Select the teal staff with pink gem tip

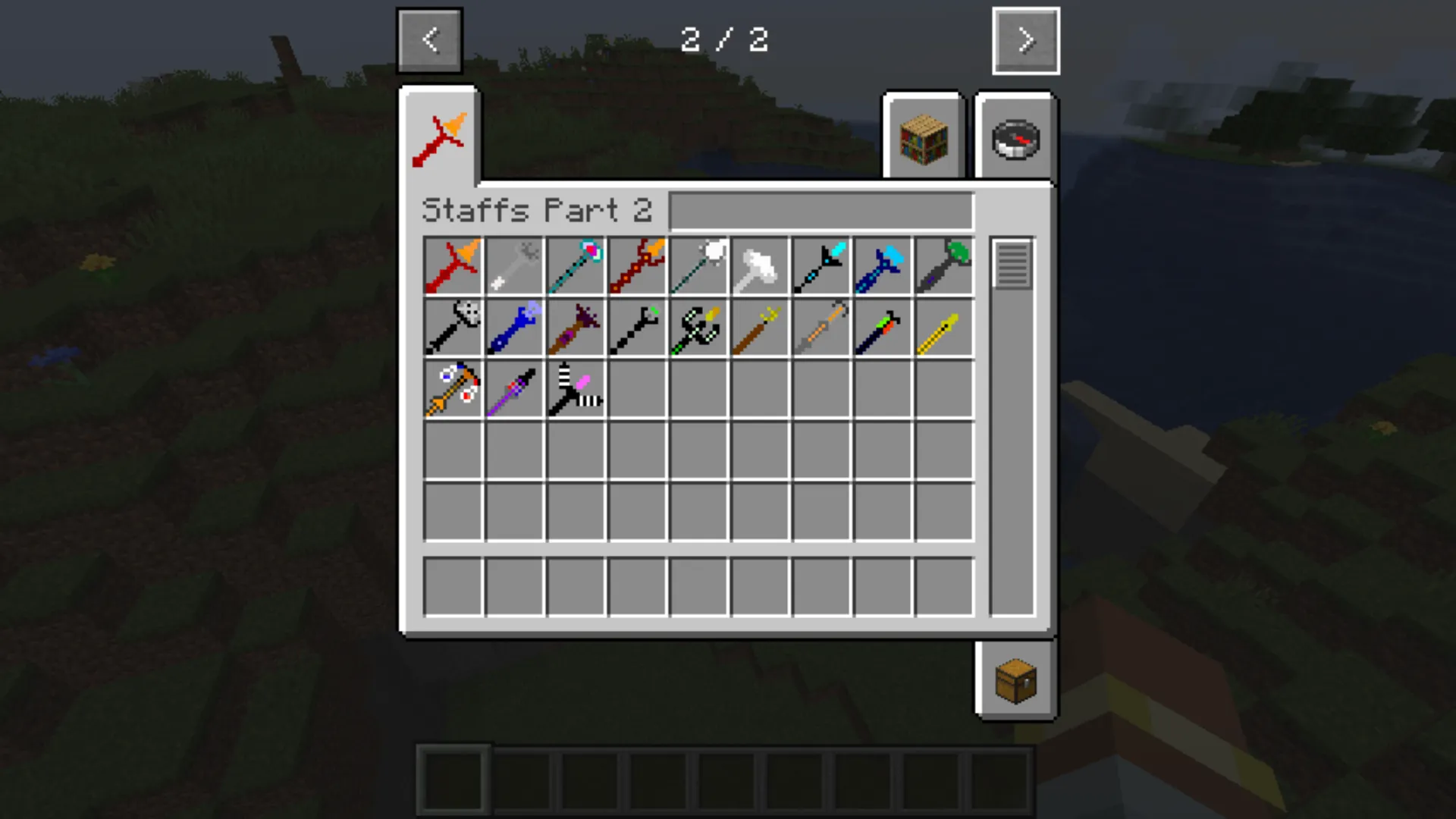coord(576,265)
